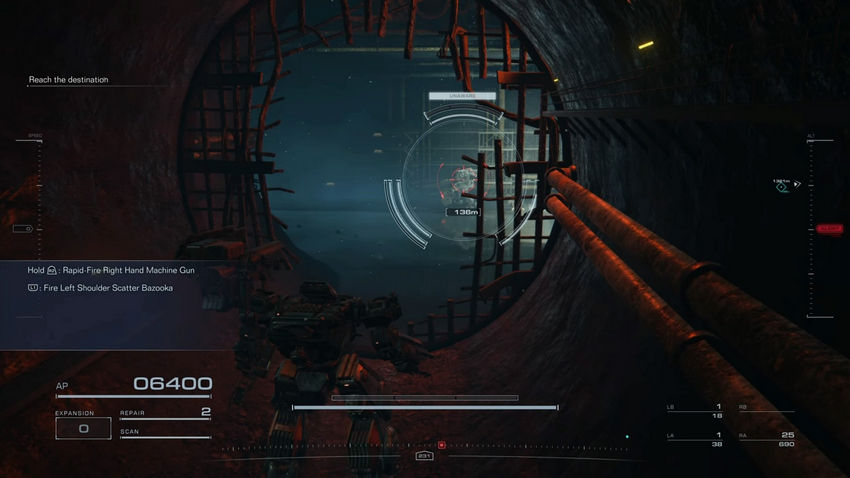Trigger the Scan gauge
The image size is (850, 478).
point(165,434)
